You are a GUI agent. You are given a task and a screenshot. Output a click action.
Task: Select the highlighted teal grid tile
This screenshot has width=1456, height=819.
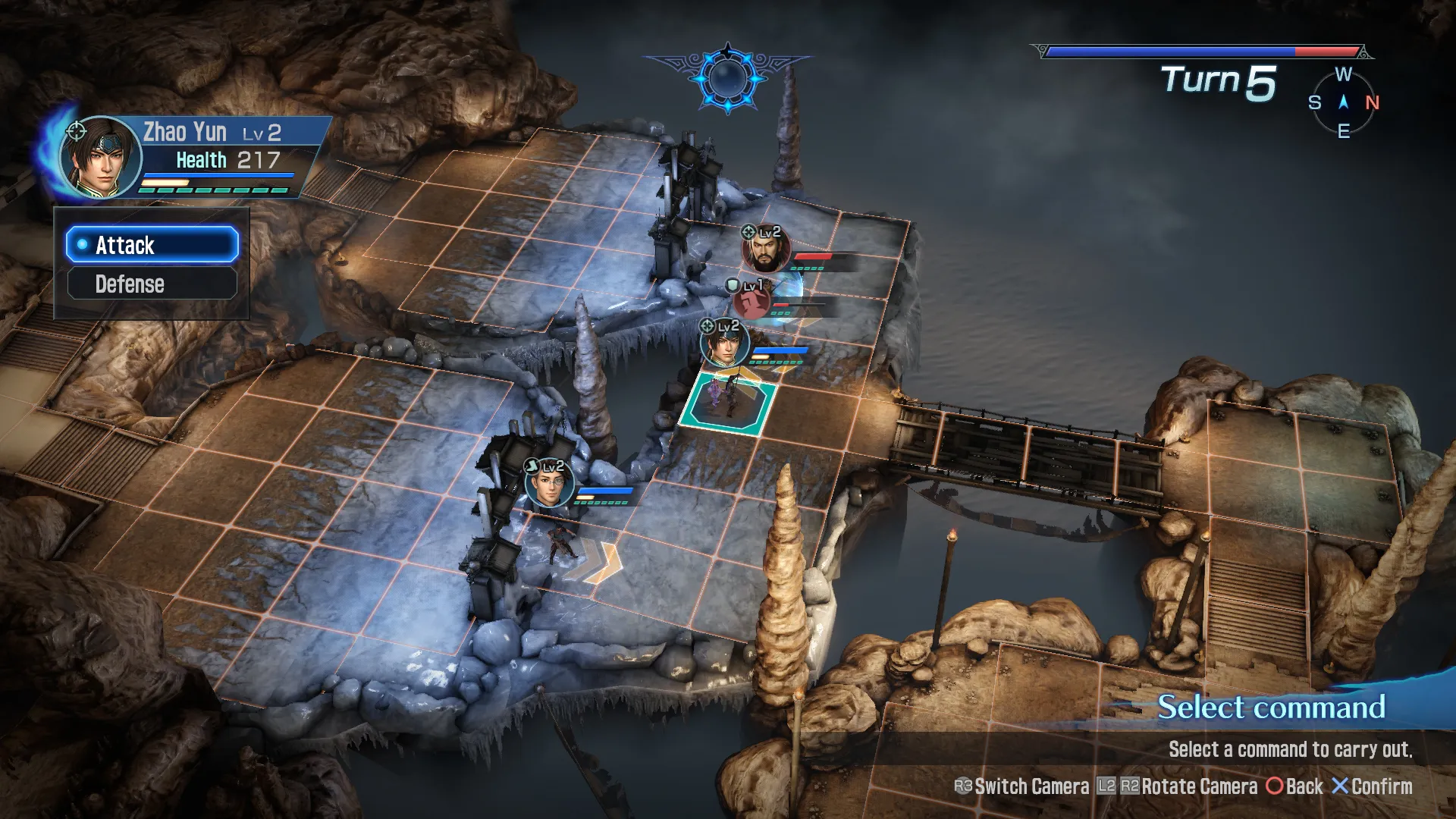click(728, 403)
